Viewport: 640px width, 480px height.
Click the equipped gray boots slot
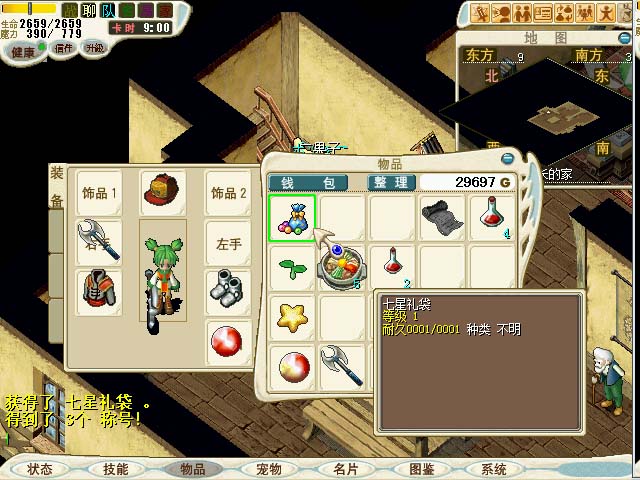click(x=228, y=289)
